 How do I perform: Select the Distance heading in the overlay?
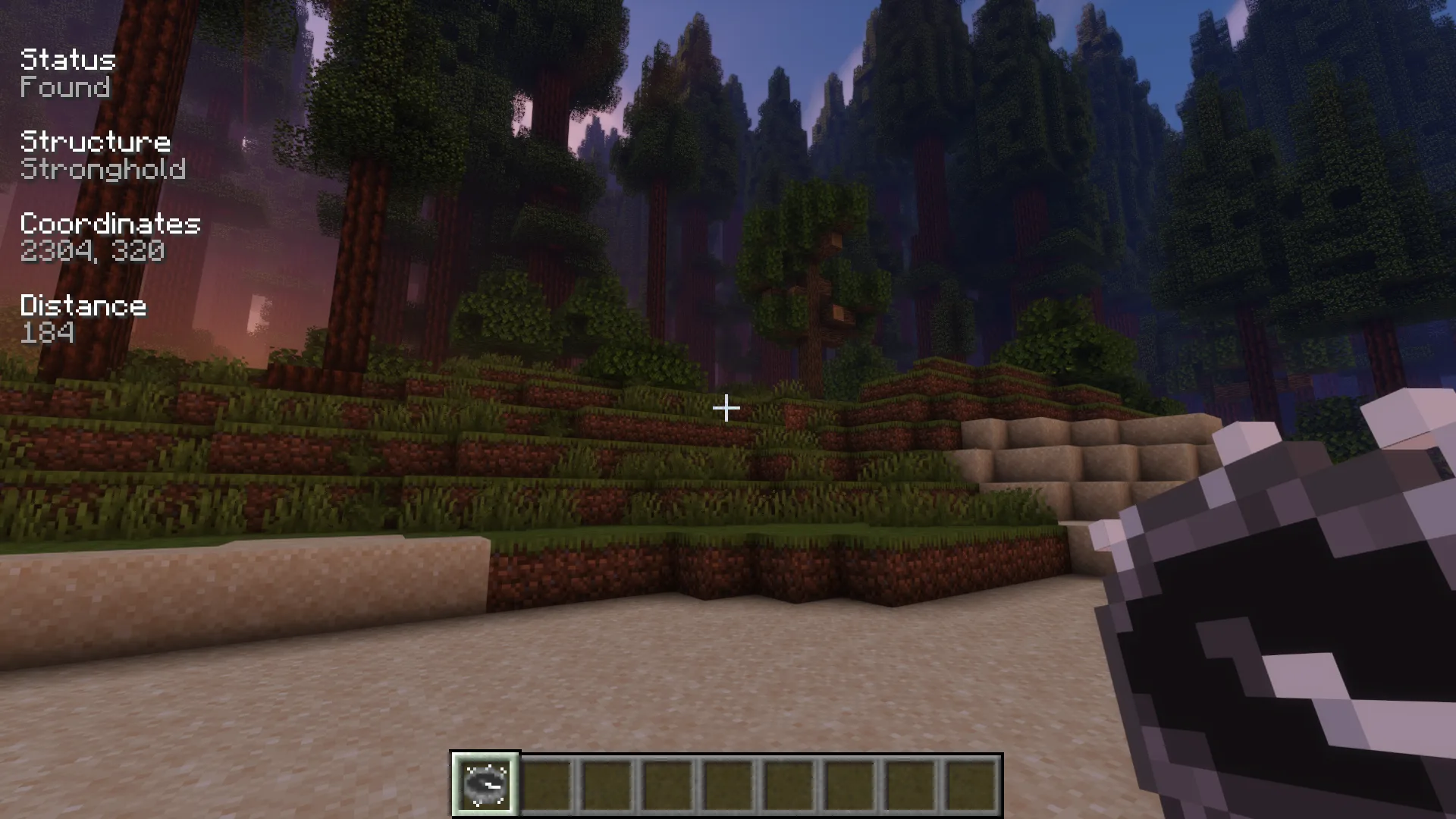[83, 306]
